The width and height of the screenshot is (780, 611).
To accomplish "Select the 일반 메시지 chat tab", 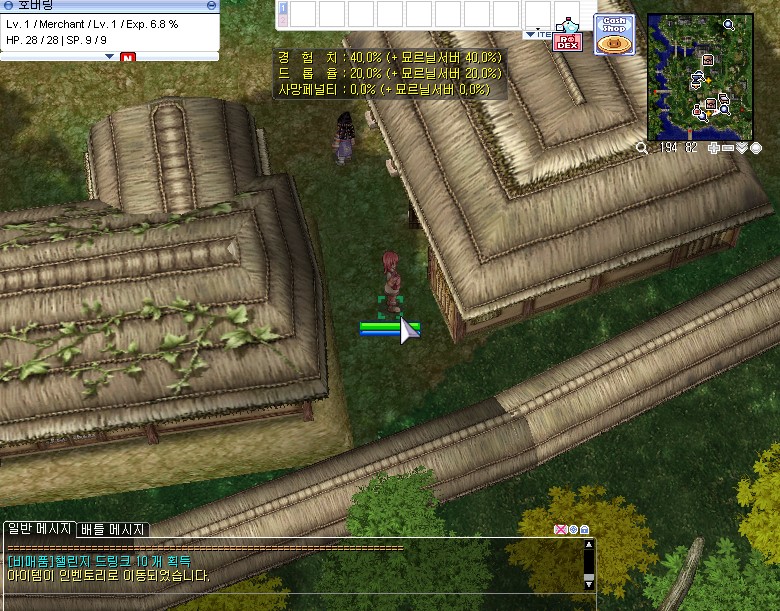I will [38, 529].
